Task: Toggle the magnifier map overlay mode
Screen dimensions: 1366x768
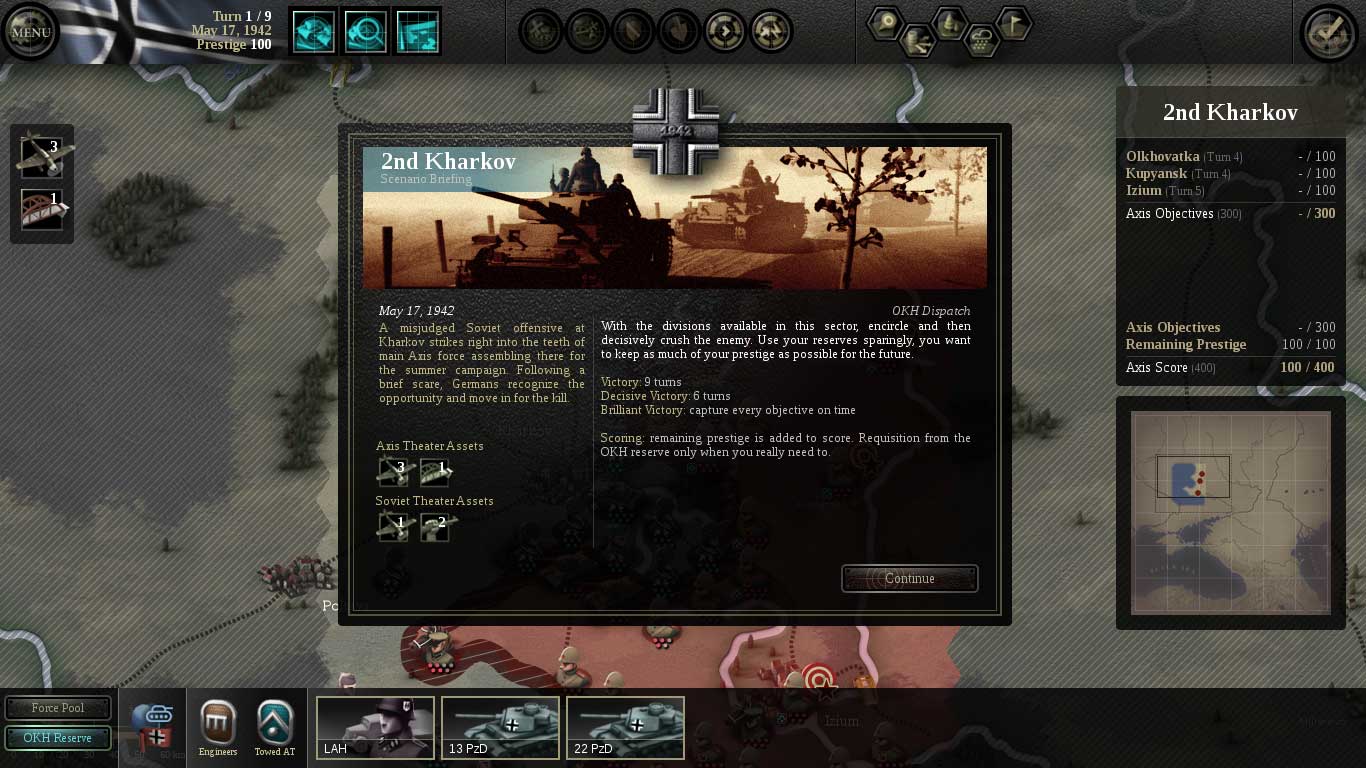Action: (x=365, y=31)
